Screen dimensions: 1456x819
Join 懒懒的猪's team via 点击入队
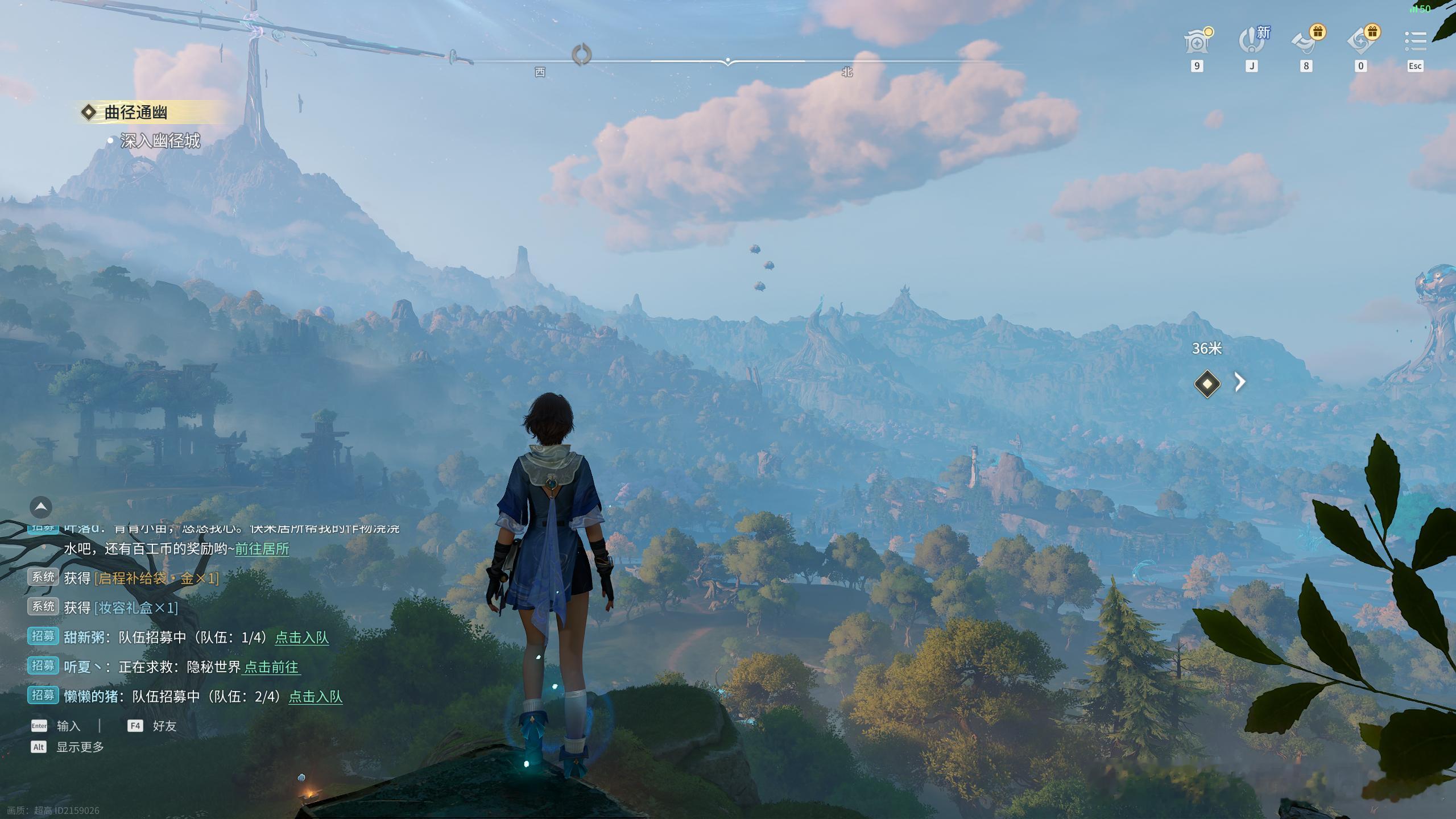point(316,697)
